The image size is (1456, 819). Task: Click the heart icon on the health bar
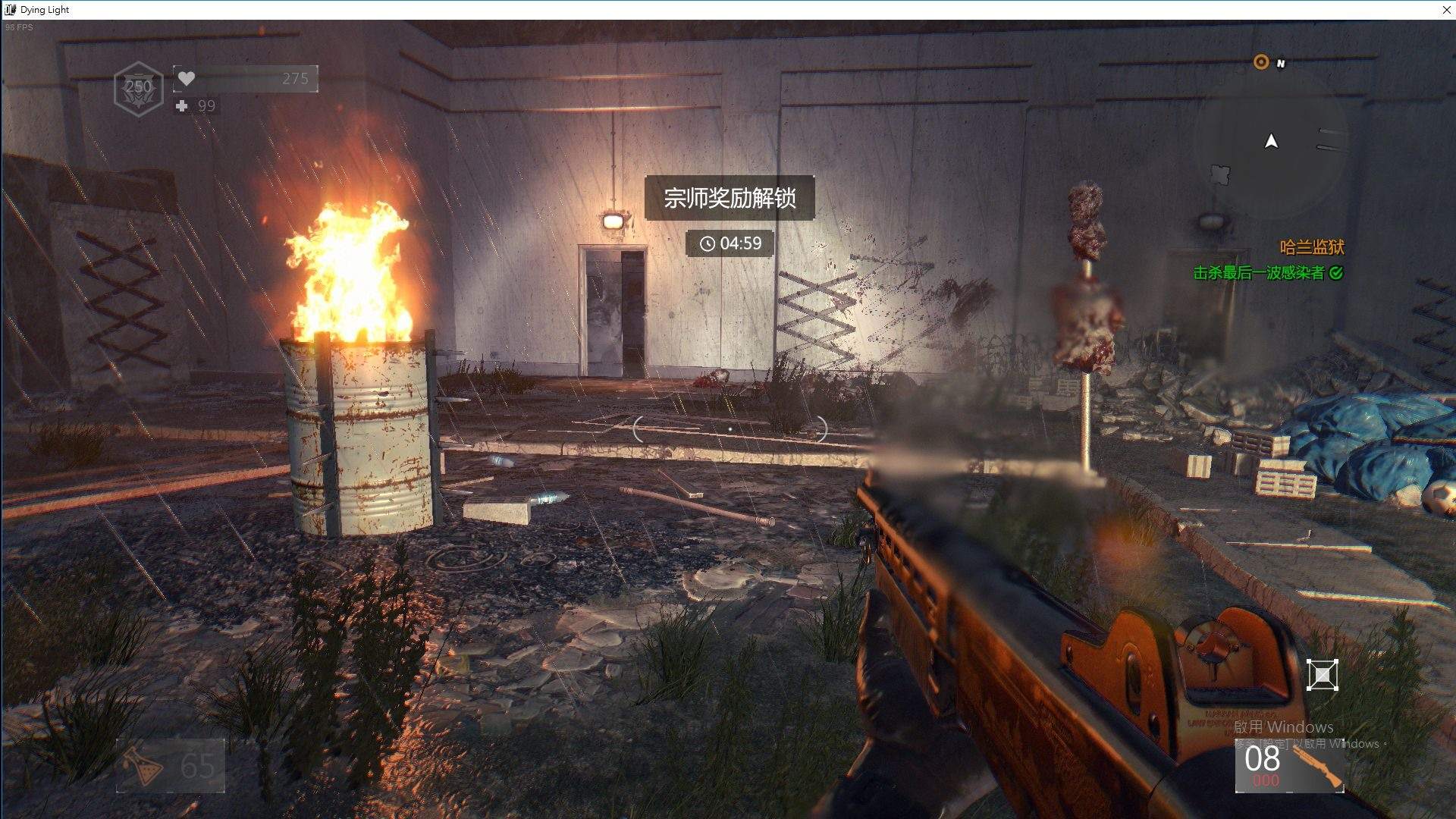point(187,78)
